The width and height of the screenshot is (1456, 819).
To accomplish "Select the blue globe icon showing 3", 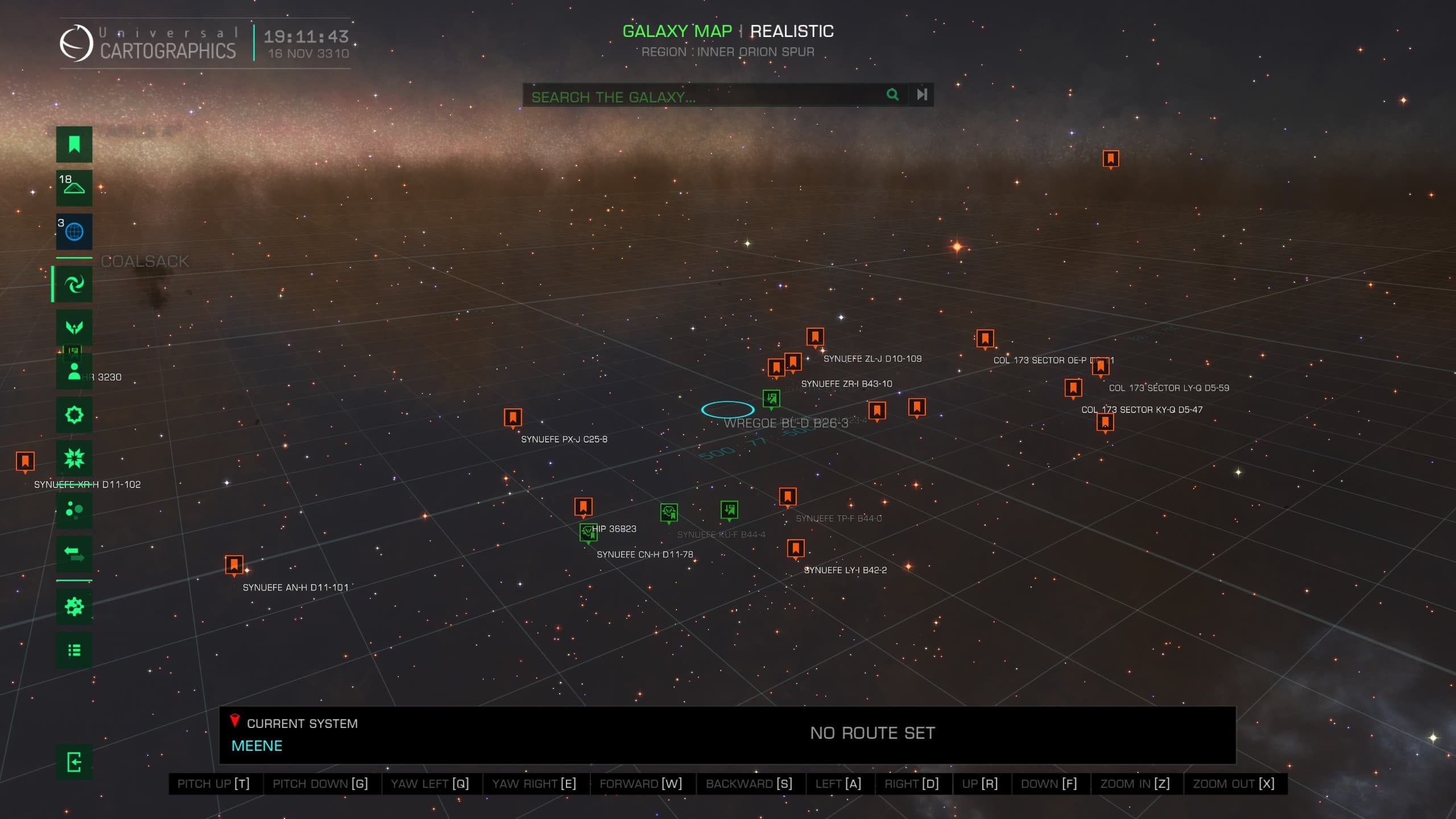I will 74,231.
